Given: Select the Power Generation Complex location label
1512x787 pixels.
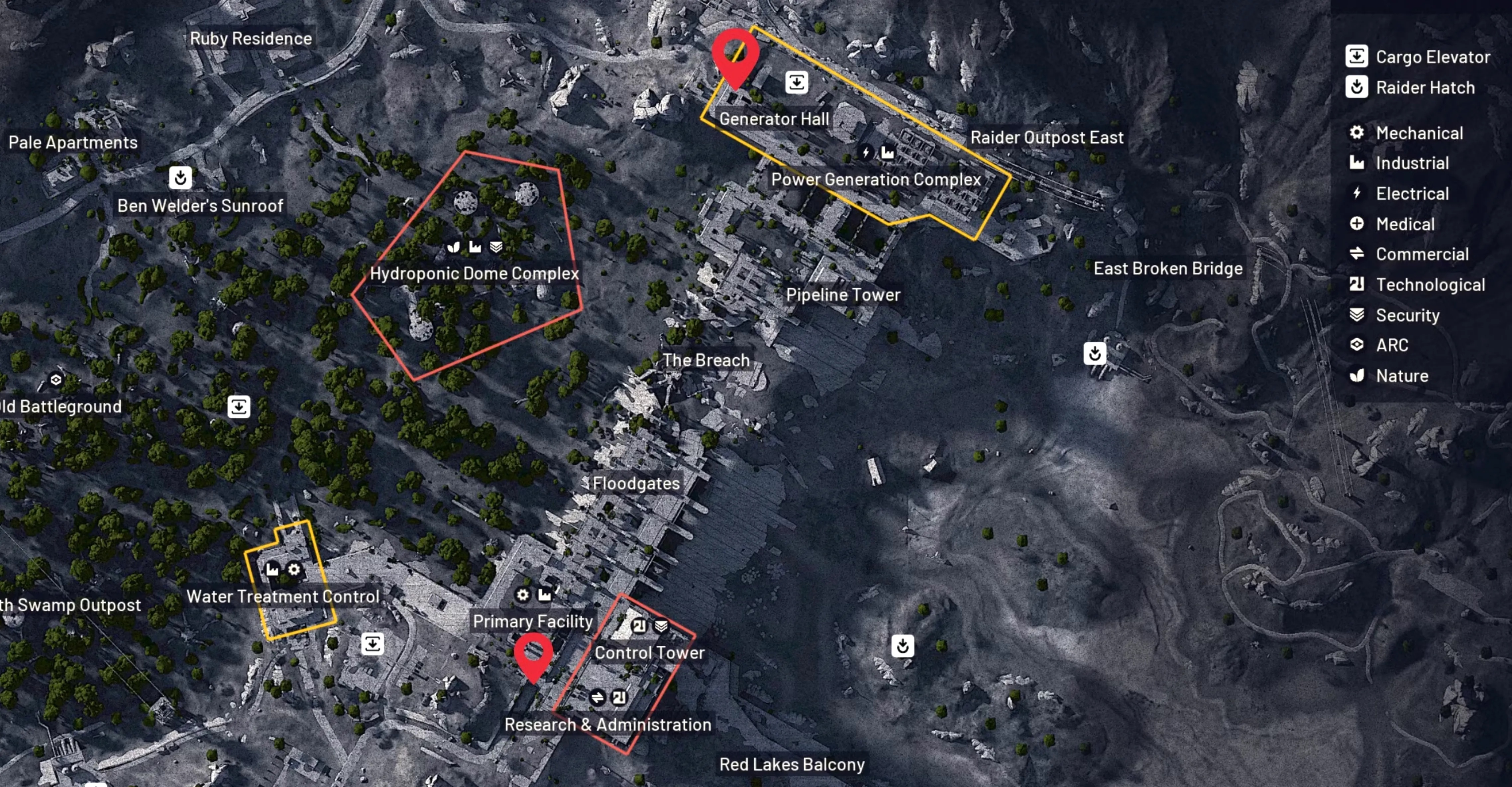Looking at the screenshot, I should coord(876,179).
